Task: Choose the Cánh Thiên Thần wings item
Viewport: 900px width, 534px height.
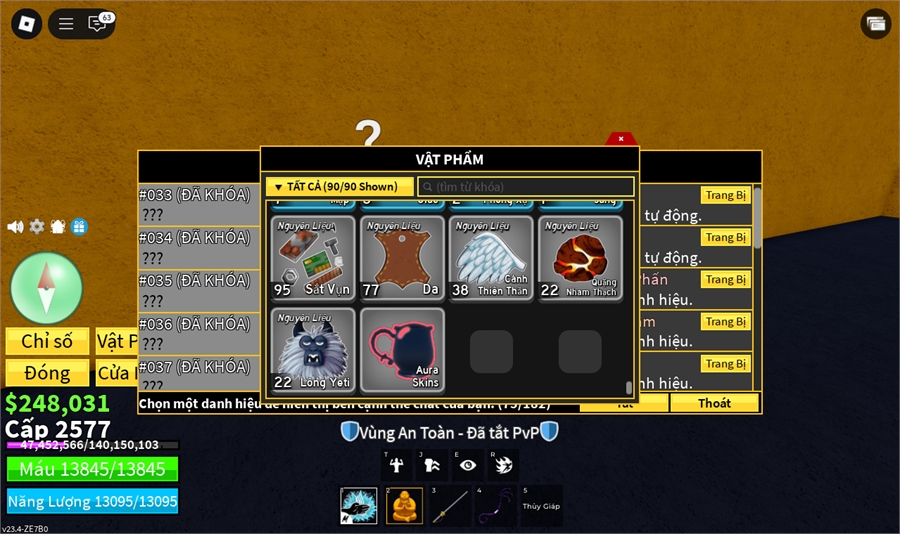Action: pos(489,259)
